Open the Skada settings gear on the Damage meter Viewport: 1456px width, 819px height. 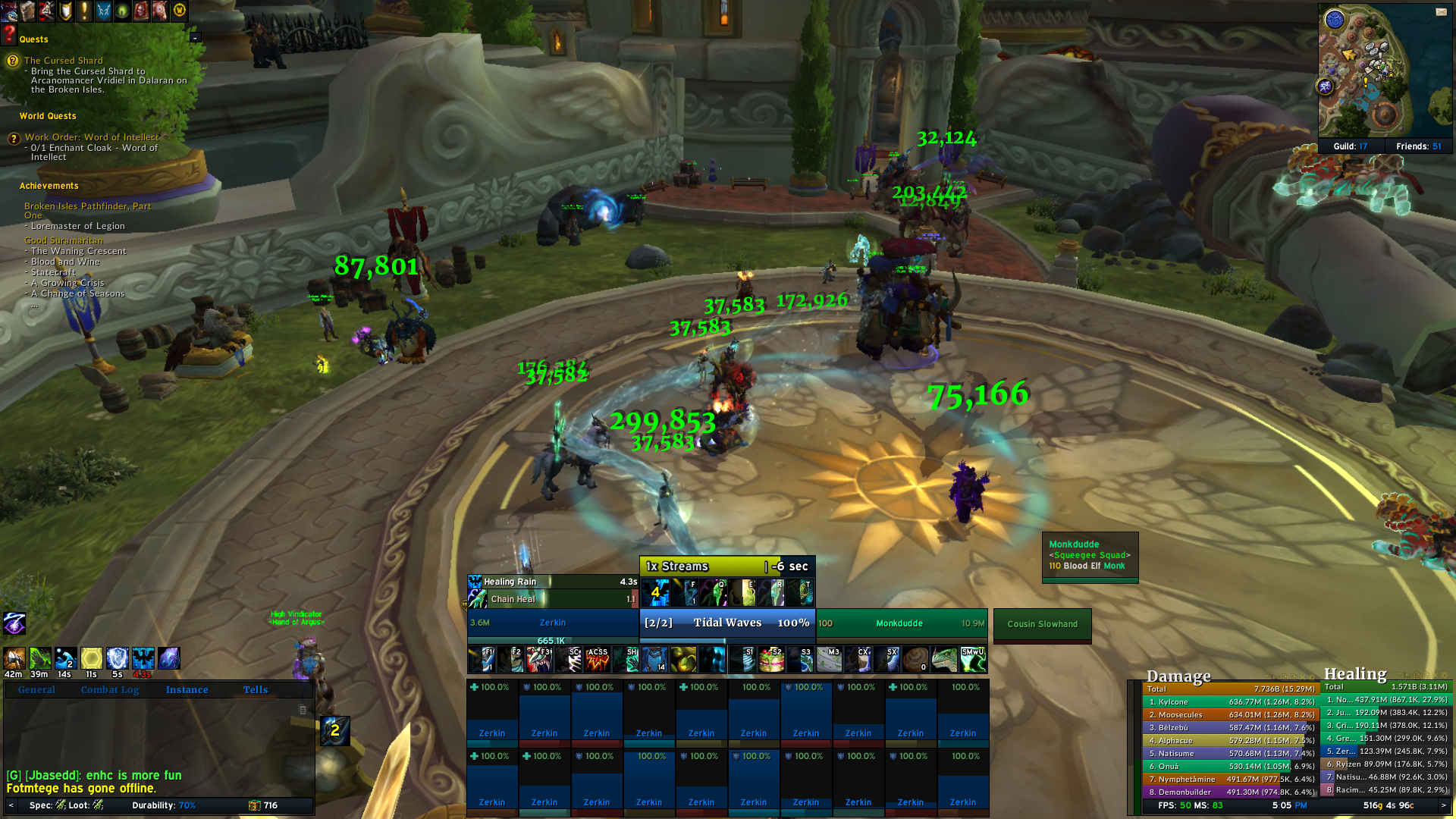1312,676
